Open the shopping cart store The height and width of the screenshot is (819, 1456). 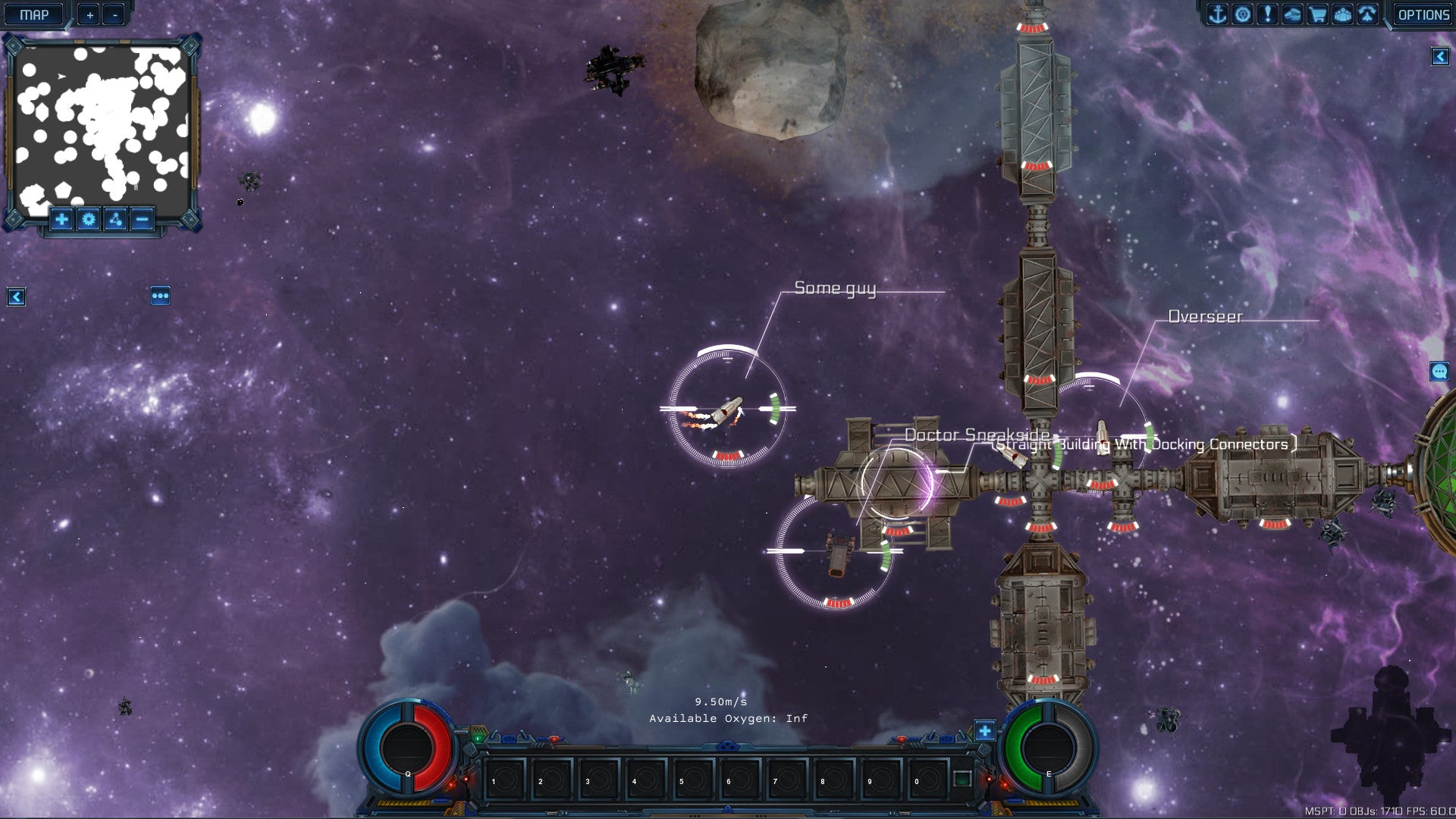(1317, 14)
